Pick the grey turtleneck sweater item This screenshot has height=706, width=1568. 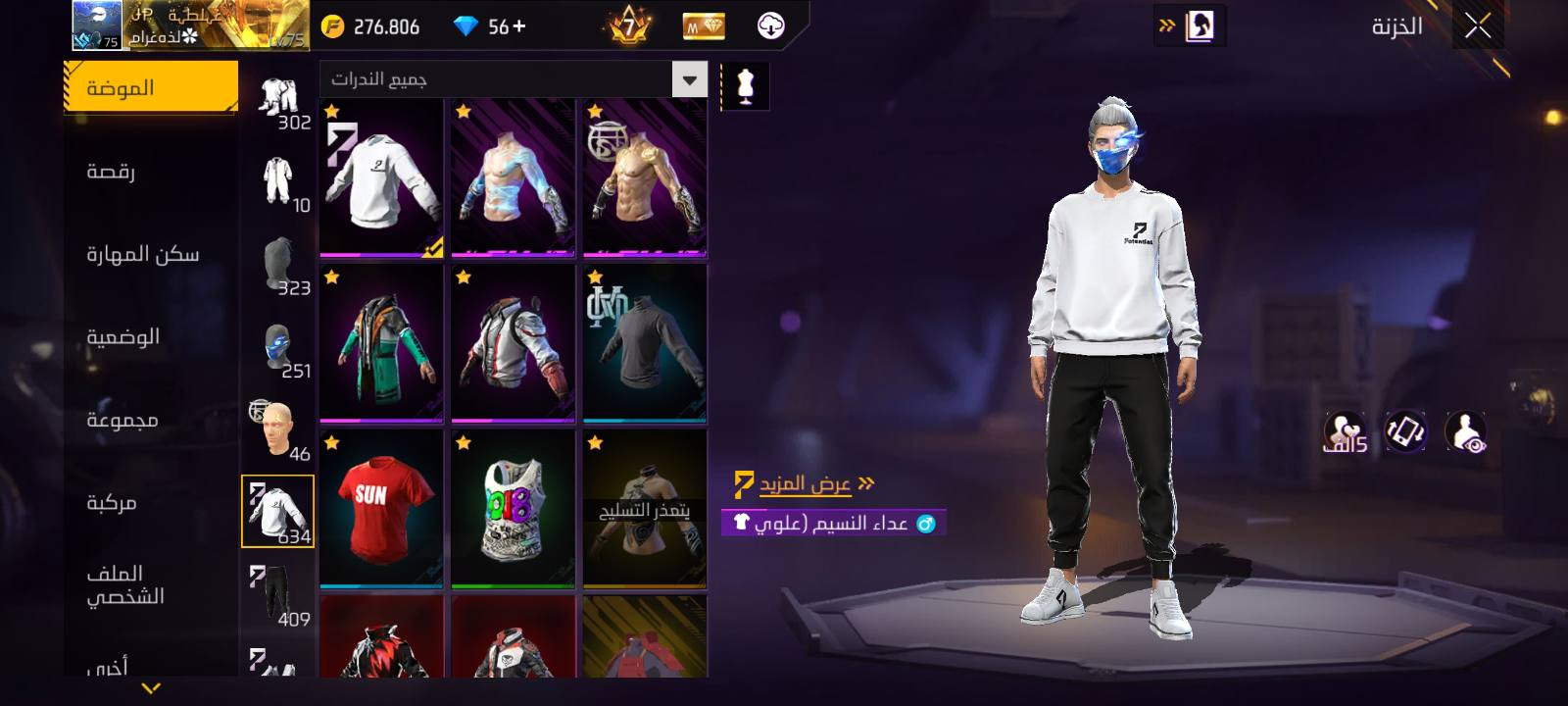point(644,343)
